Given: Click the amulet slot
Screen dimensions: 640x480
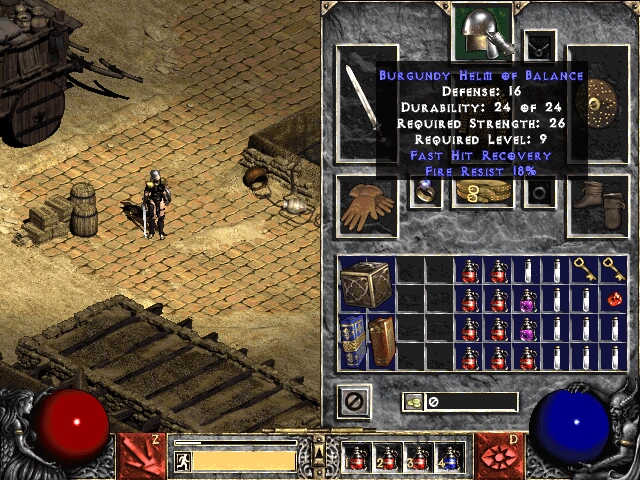Looking at the screenshot, I should [x=540, y=44].
